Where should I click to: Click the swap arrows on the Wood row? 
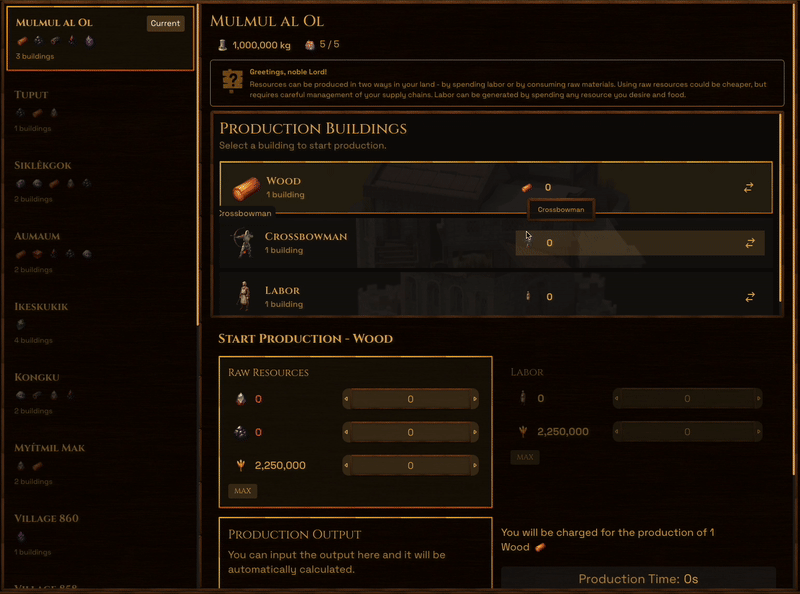tap(749, 188)
